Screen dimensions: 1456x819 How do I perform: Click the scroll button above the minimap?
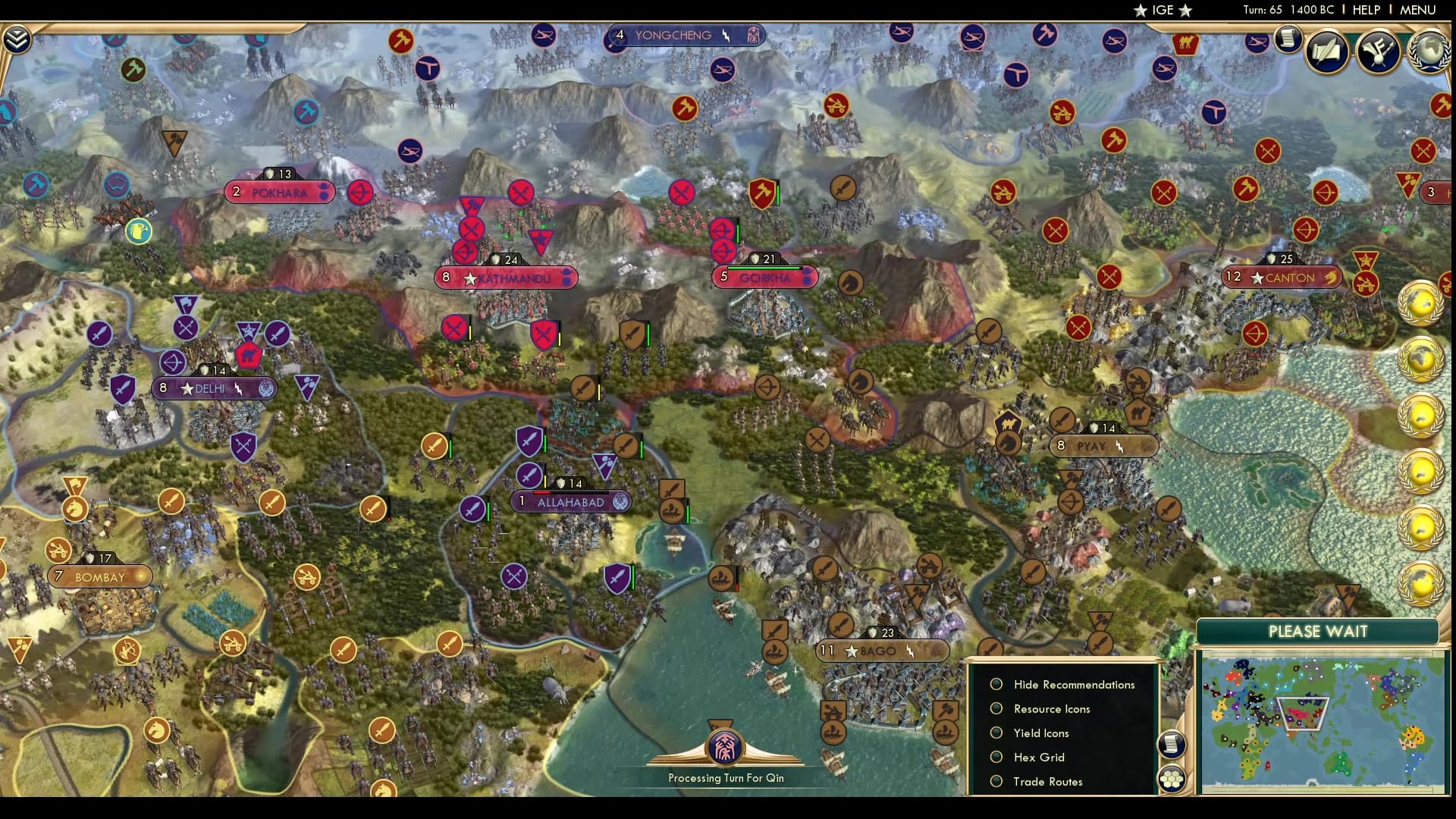(1172, 744)
